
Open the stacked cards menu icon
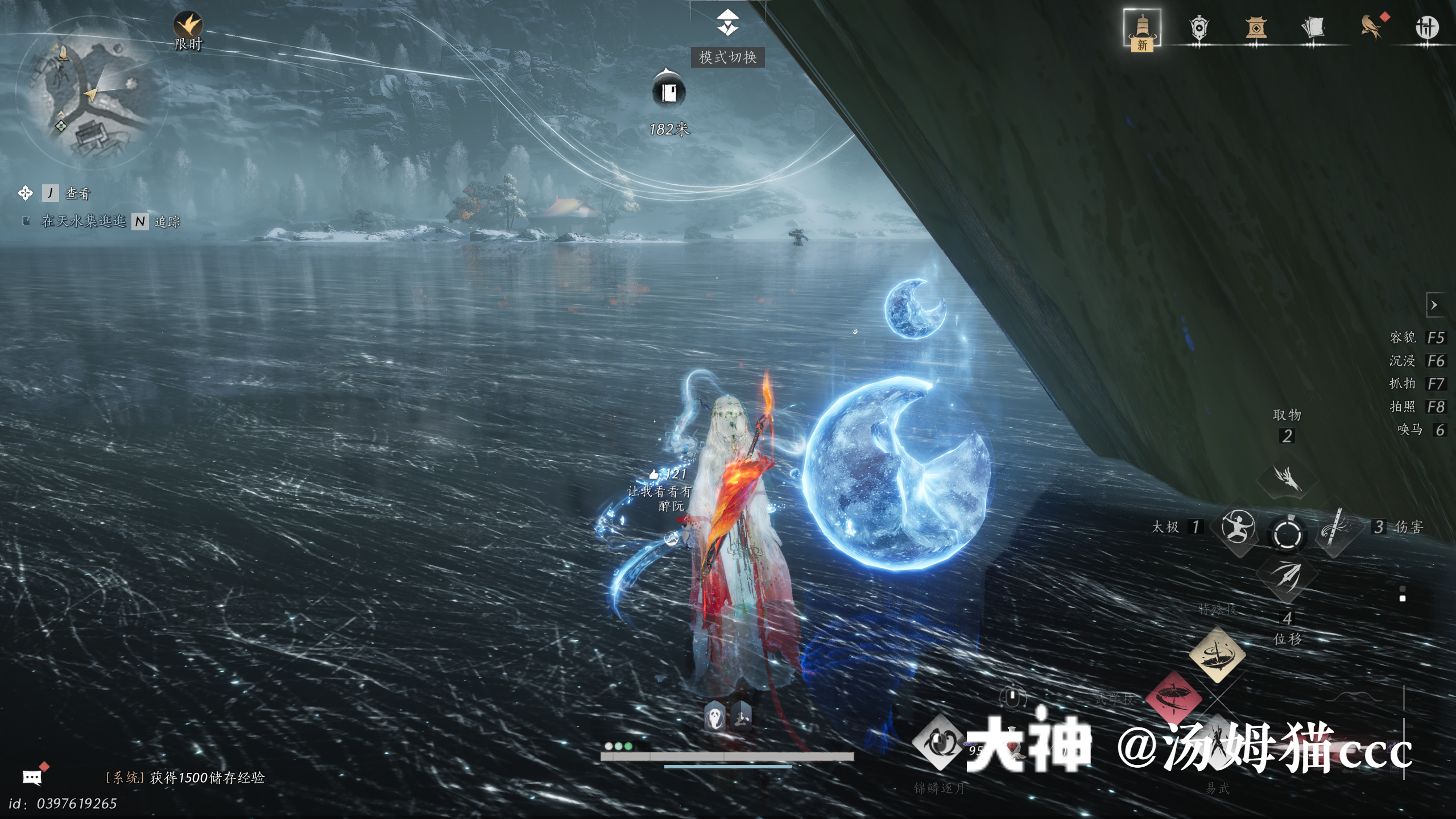pyautogui.click(x=1313, y=27)
